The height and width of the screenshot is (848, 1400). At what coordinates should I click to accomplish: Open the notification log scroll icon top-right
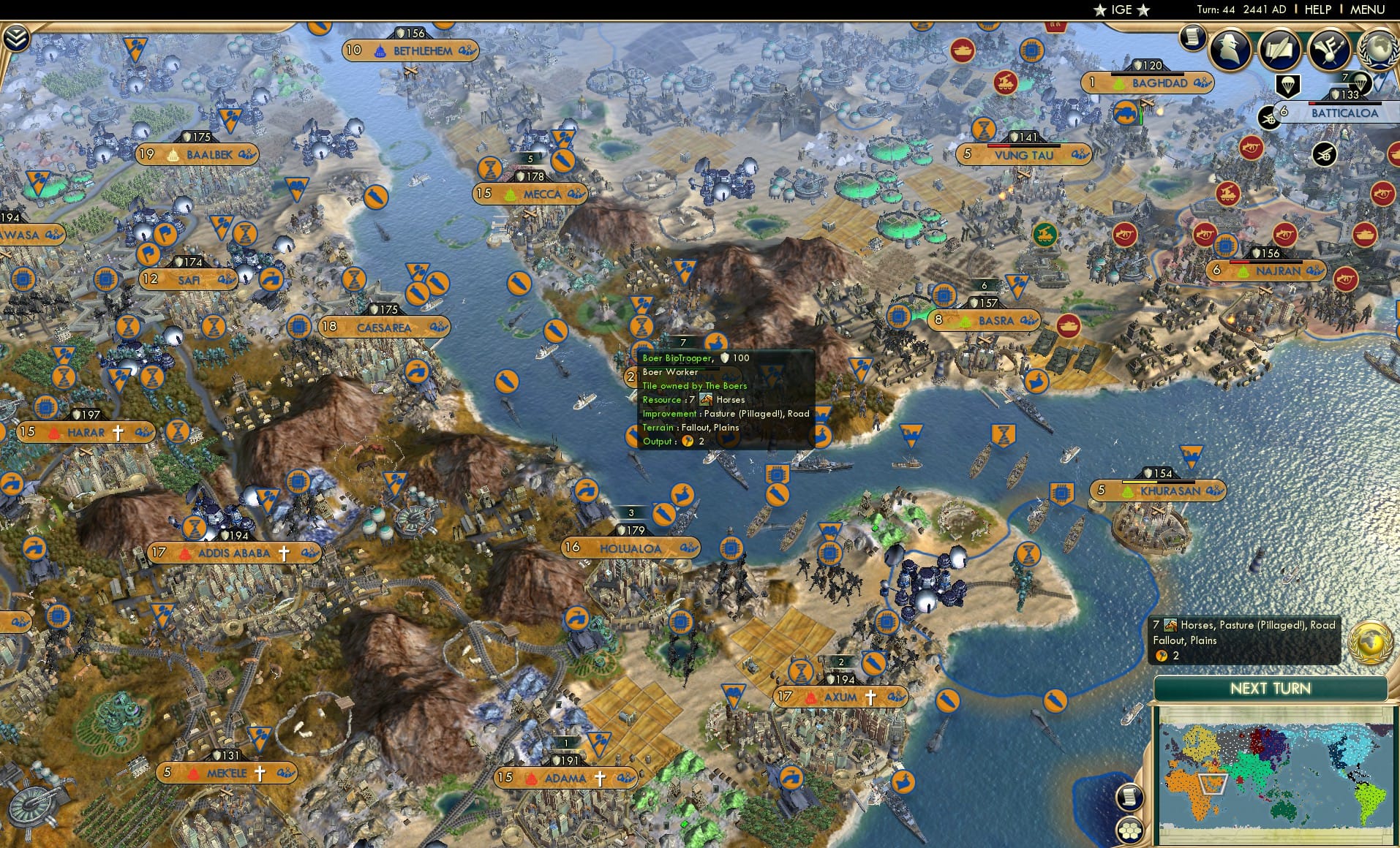[x=1192, y=39]
